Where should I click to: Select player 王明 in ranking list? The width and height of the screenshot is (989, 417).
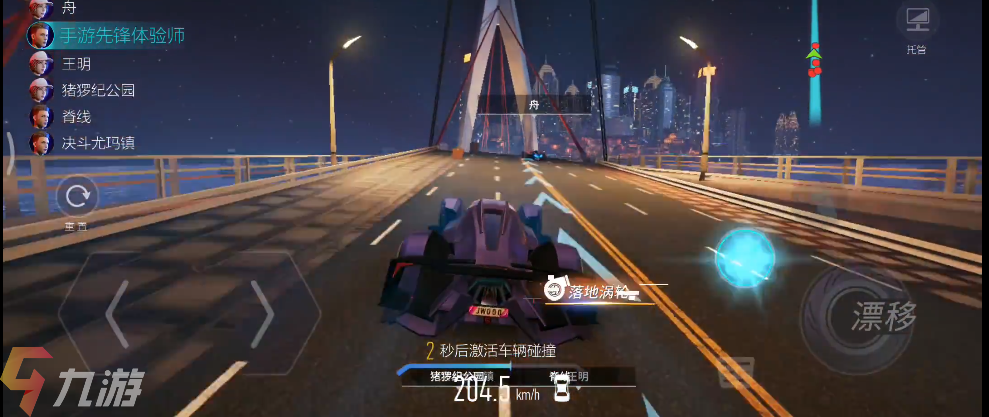[76, 63]
